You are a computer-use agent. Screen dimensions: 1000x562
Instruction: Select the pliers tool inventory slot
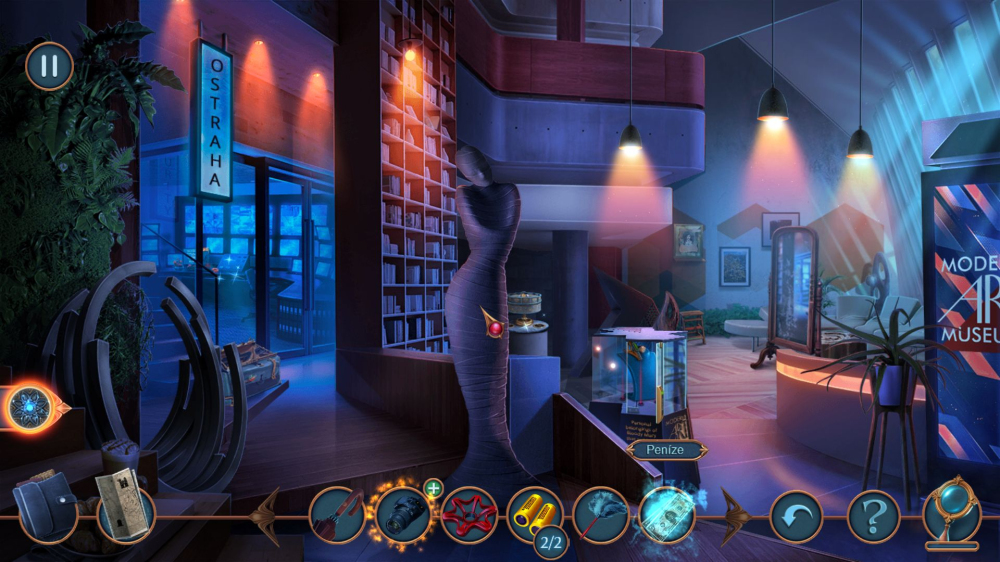pos(335,514)
